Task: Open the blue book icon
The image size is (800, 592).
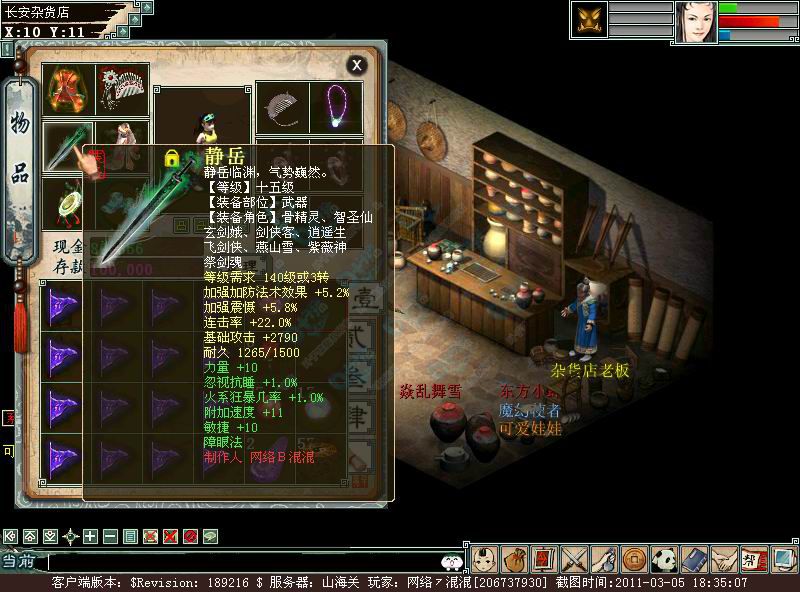Action: click(695, 558)
